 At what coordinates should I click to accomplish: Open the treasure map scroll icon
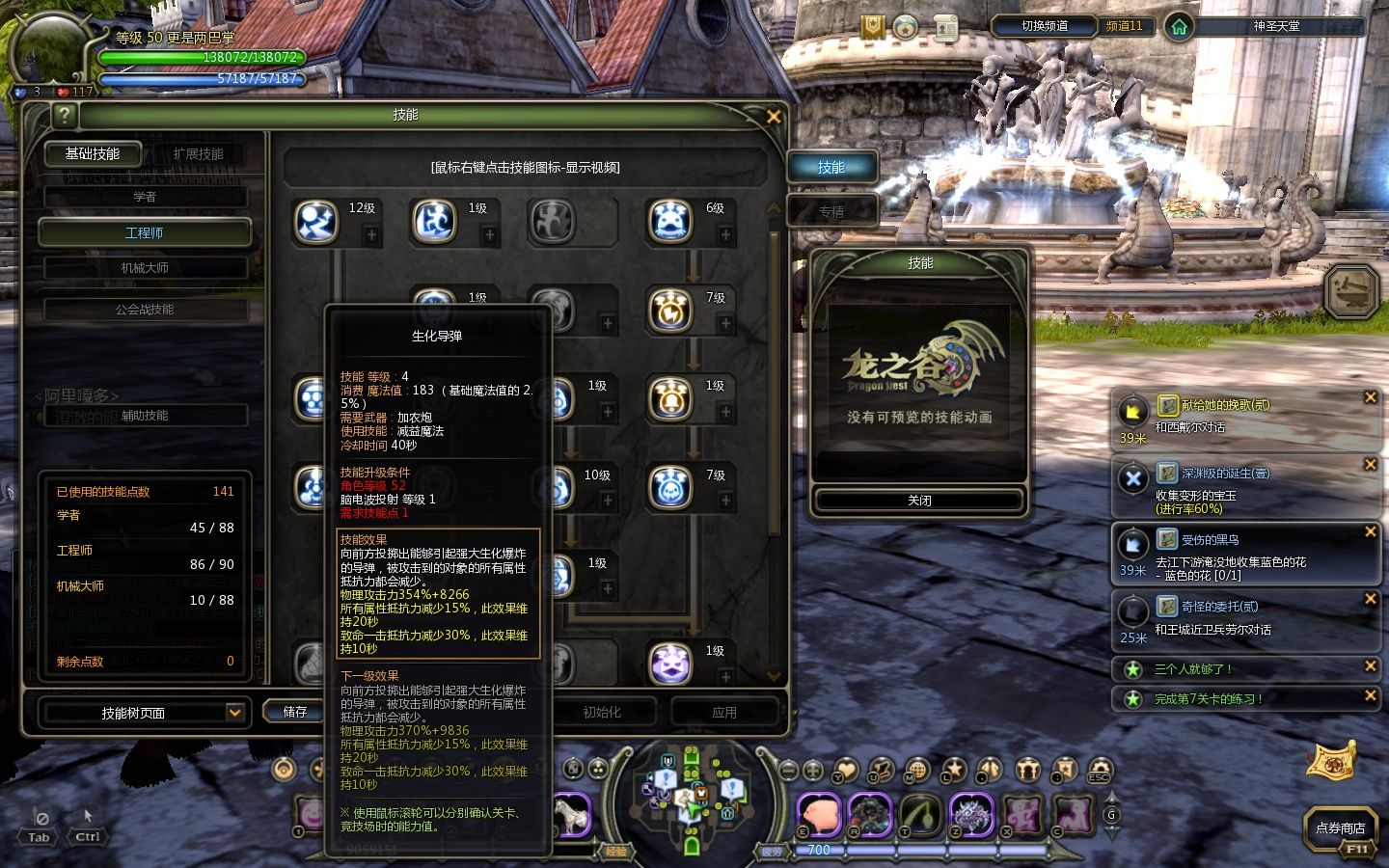[1332, 760]
